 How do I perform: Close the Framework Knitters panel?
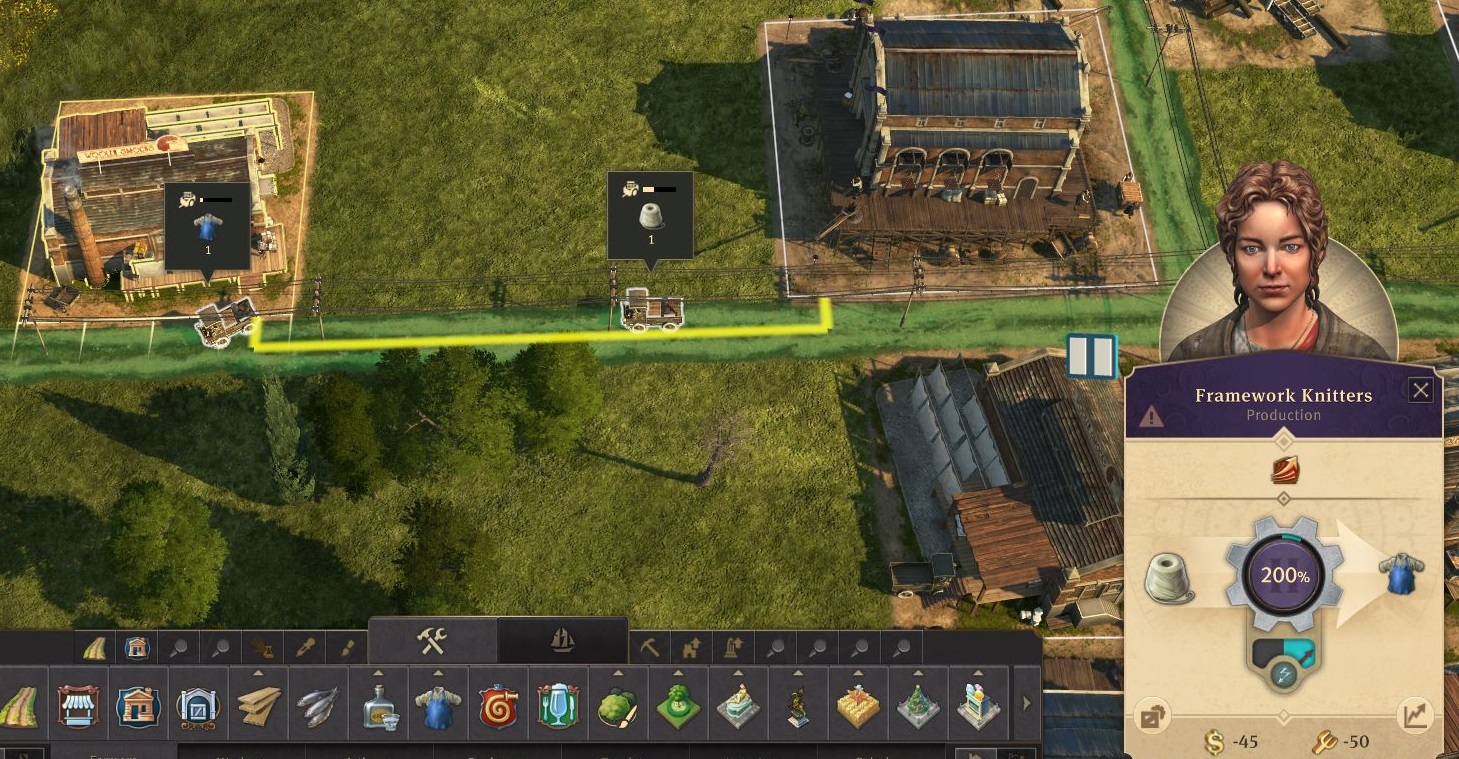pos(1420,390)
